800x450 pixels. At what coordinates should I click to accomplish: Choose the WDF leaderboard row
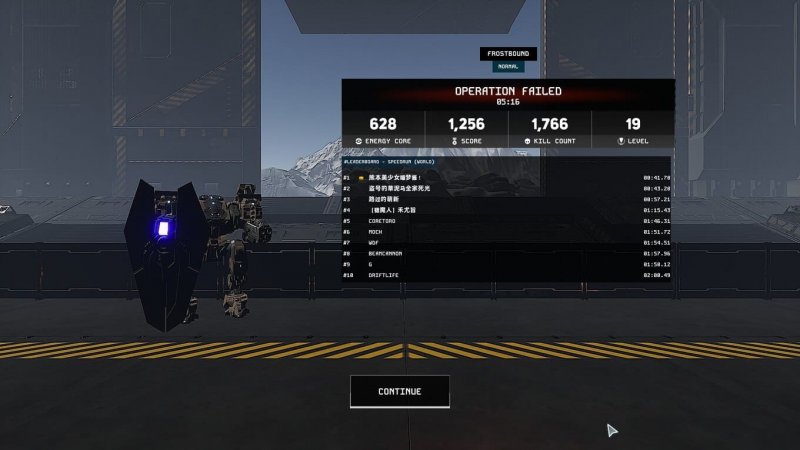tap(507, 243)
